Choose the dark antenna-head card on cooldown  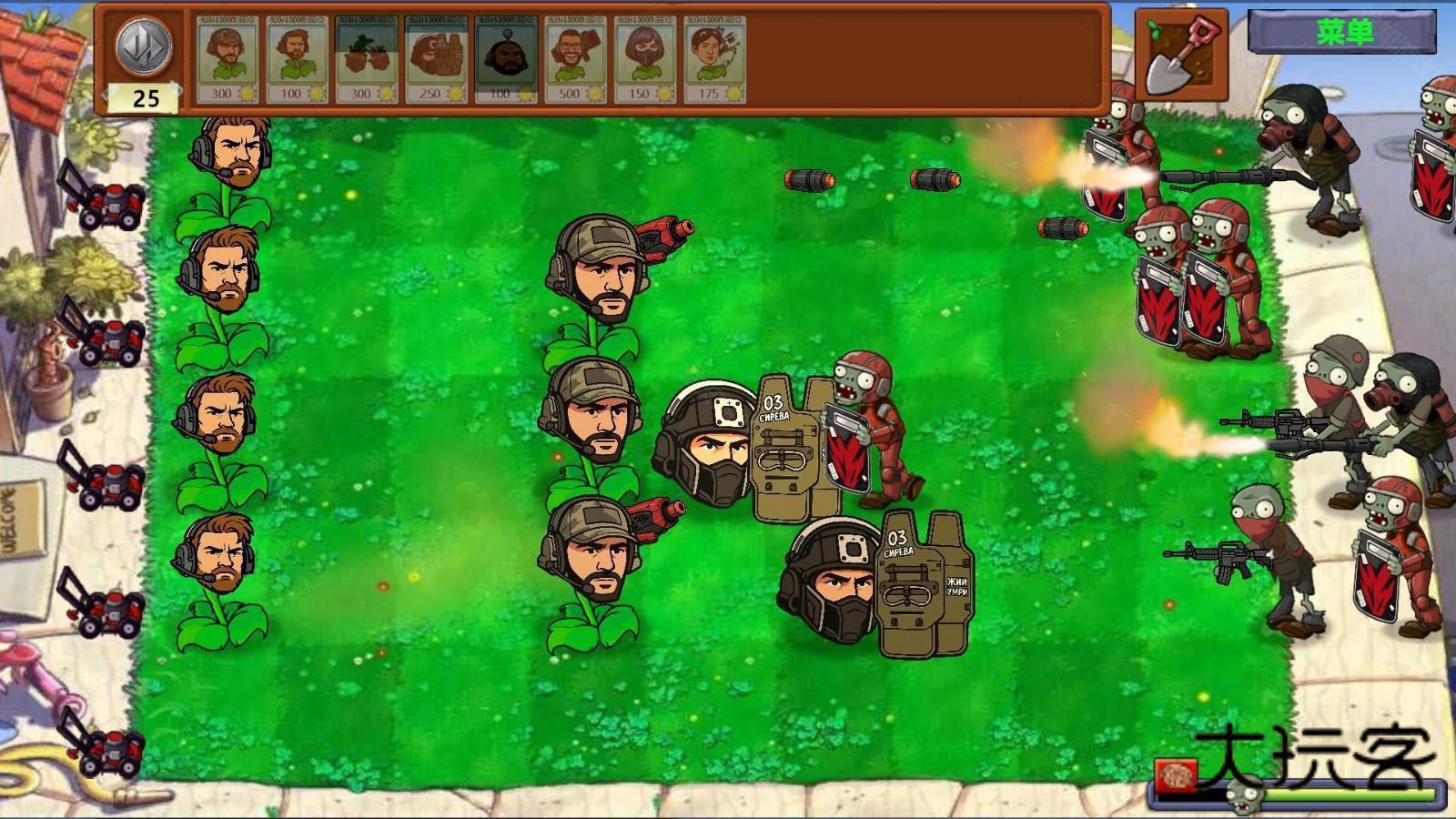[506, 59]
